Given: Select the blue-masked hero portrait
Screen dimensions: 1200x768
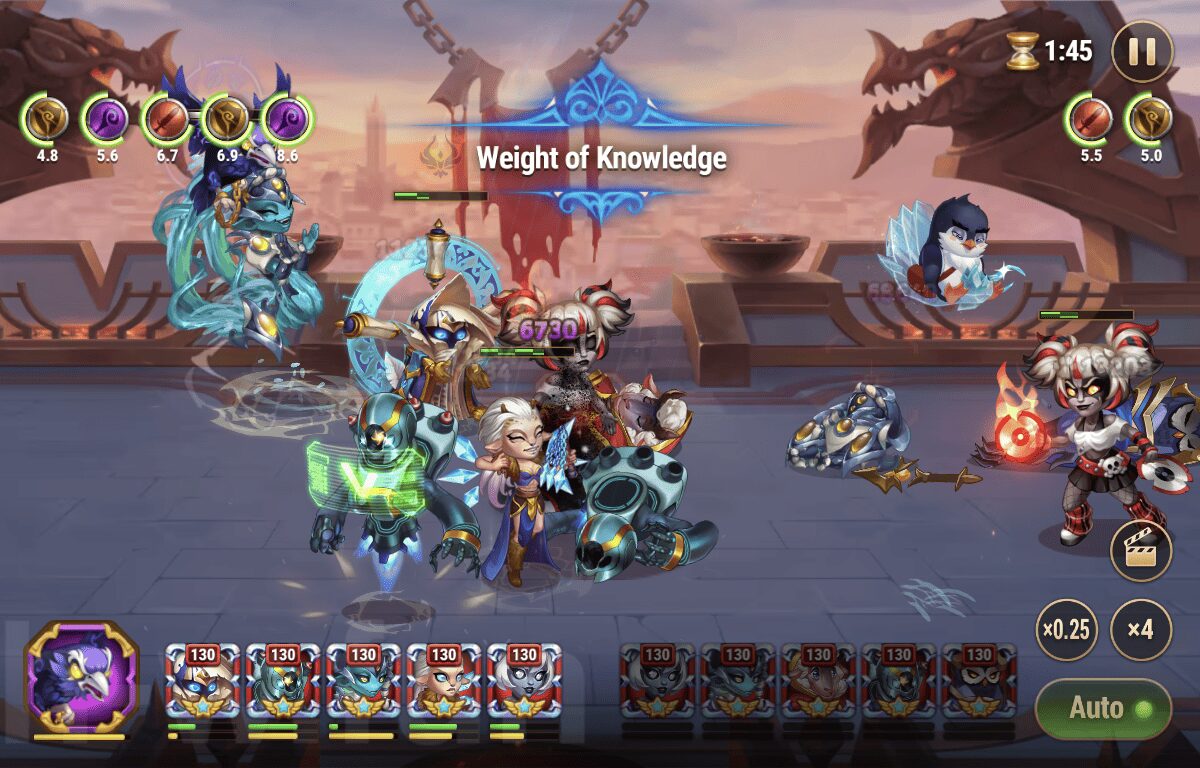Looking at the screenshot, I should point(203,681).
